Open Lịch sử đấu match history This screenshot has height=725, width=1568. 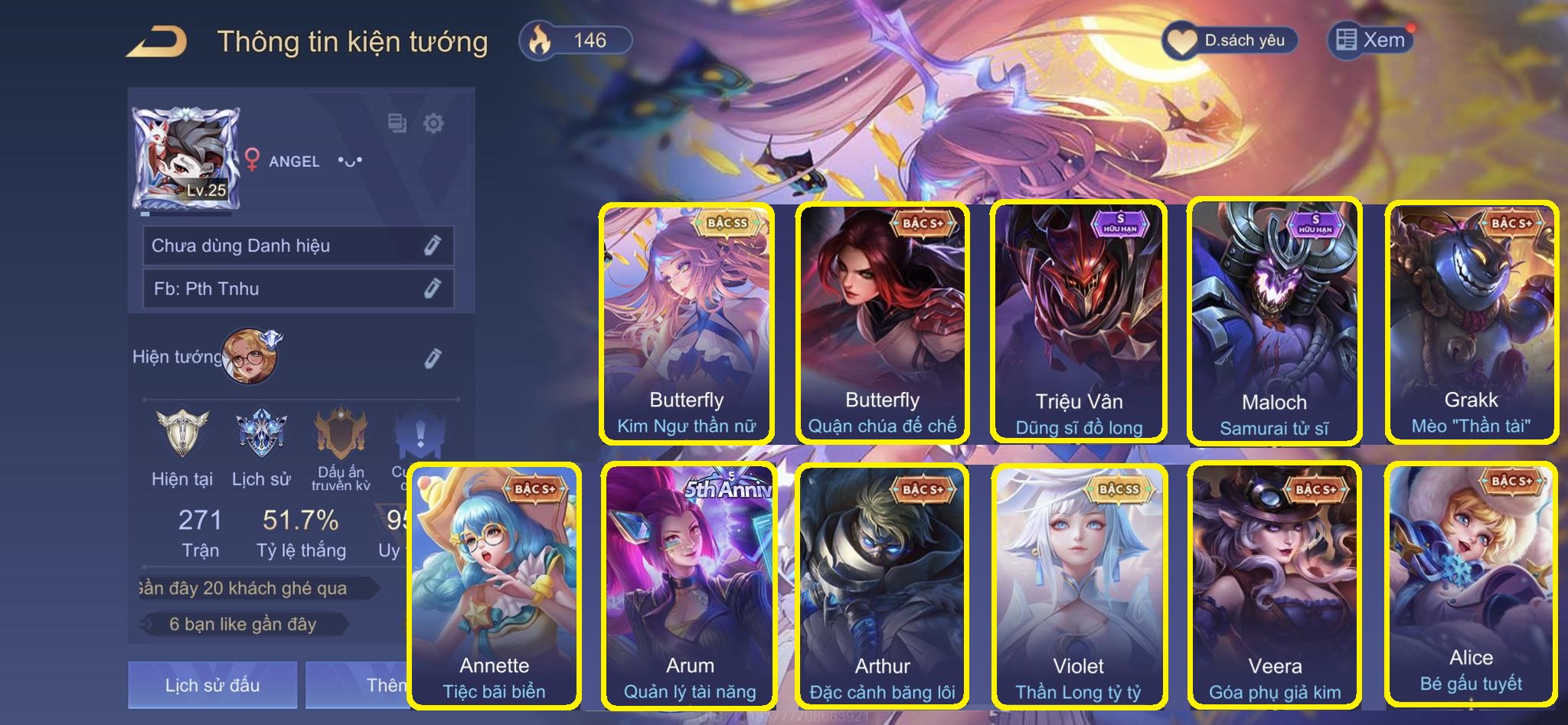(212, 684)
